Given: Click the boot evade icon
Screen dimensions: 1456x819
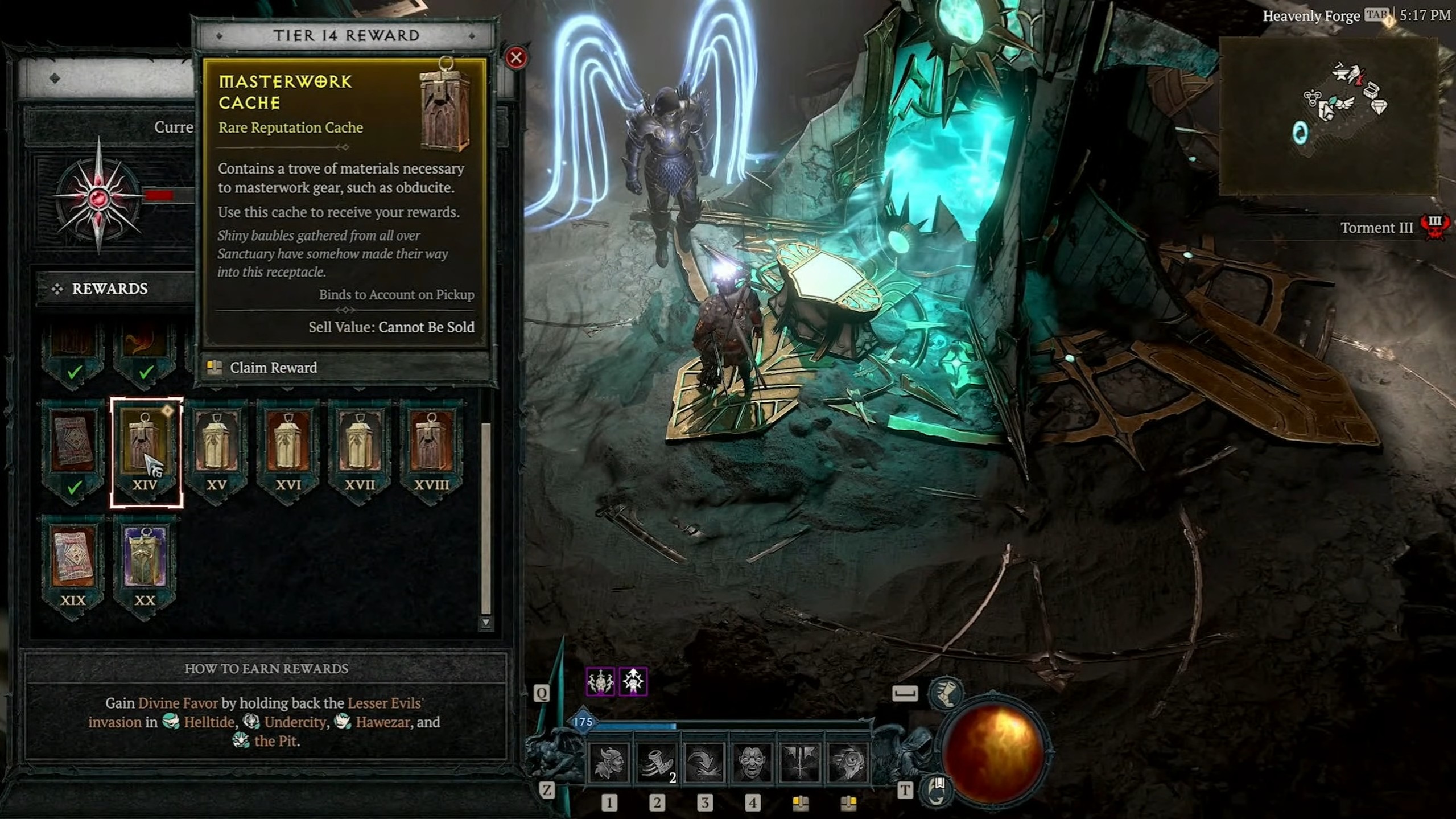Looking at the screenshot, I should coord(946,693).
